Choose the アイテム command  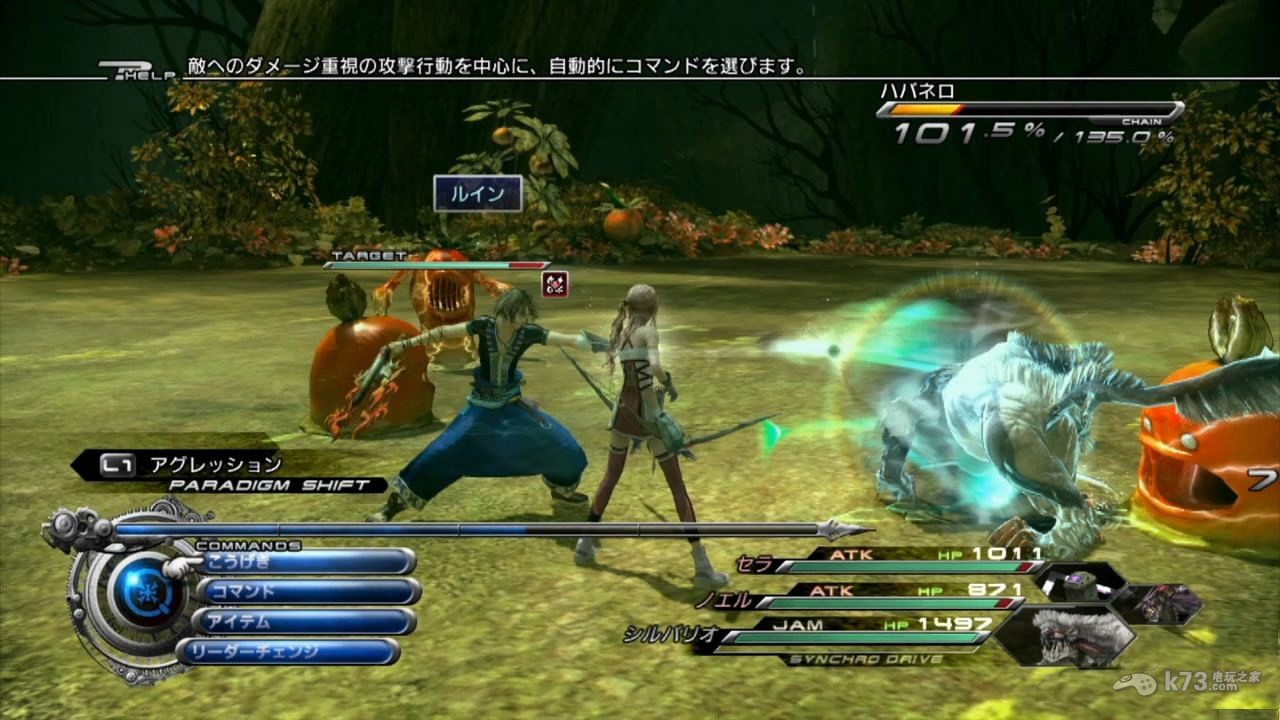pos(306,622)
